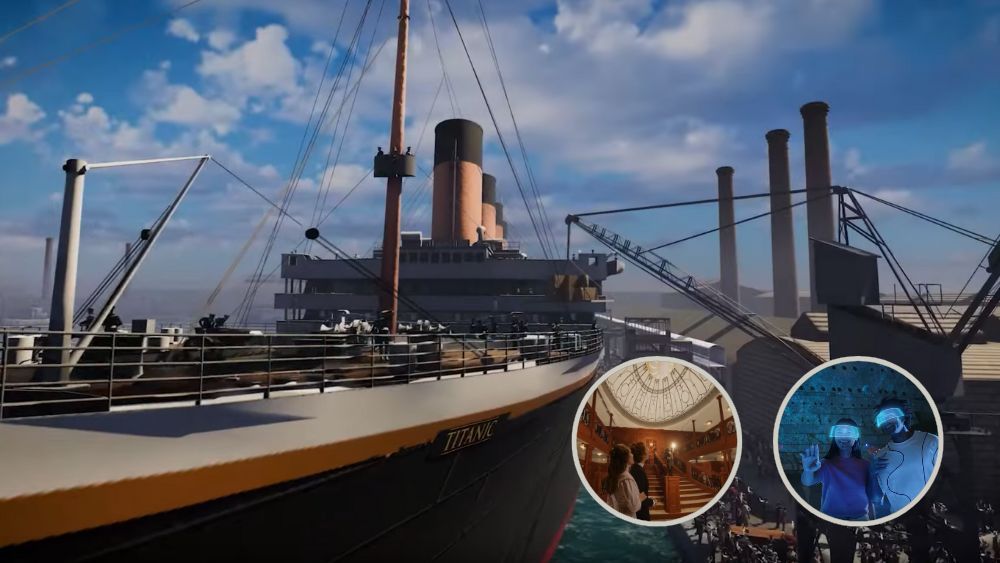Image resolution: width=1000 pixels, height=563 pixels.
Task: Open the grand staircase circular thumbnail
Action: tap(656, 440)
